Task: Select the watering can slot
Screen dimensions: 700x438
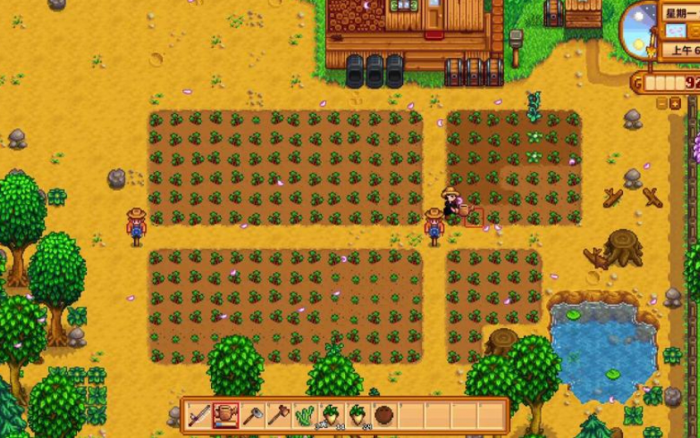Action: (x=227, y=415)
